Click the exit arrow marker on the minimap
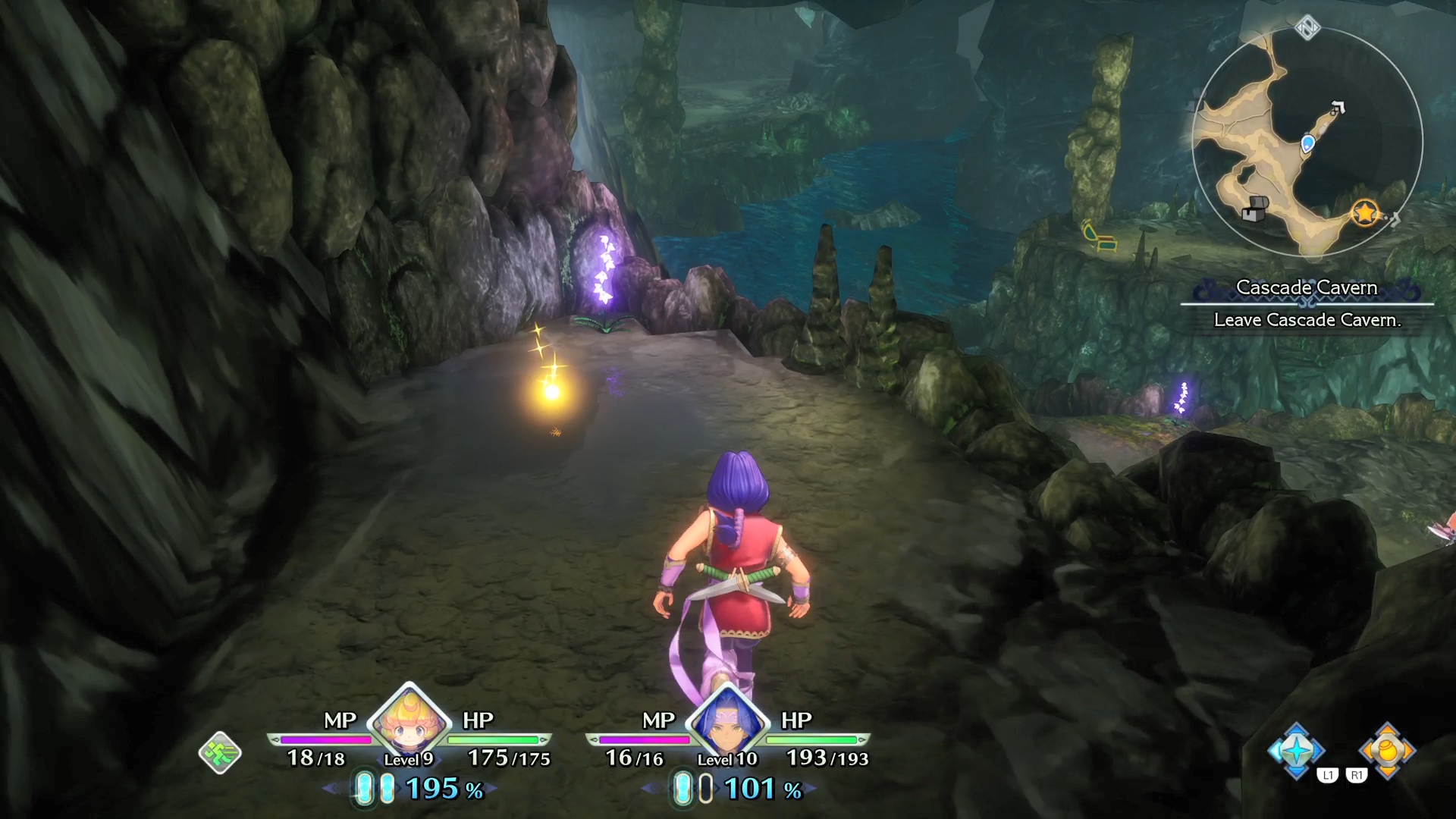 (1338, 108)
